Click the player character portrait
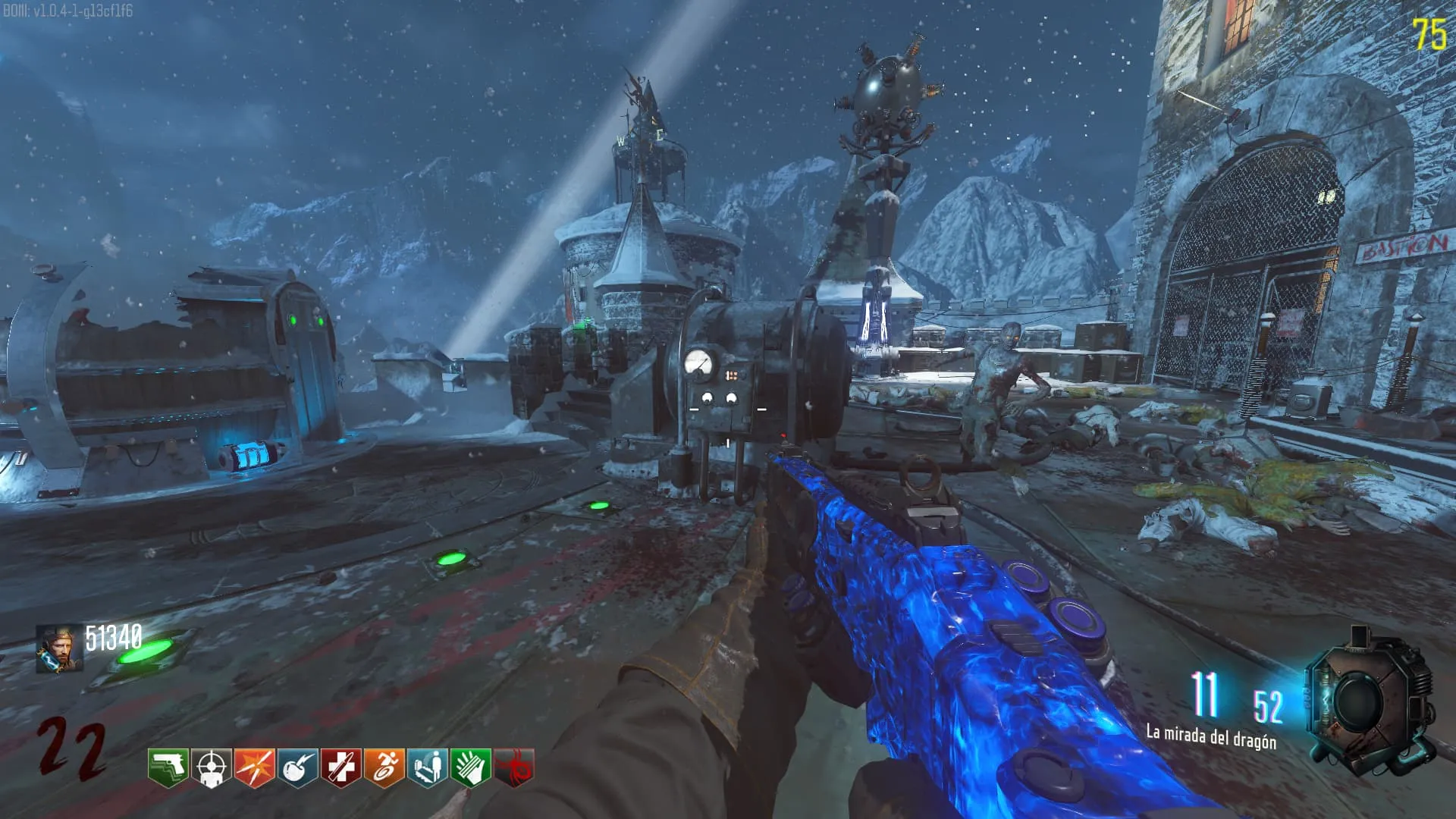1456x819 pixels. click(x=59, y=649)
